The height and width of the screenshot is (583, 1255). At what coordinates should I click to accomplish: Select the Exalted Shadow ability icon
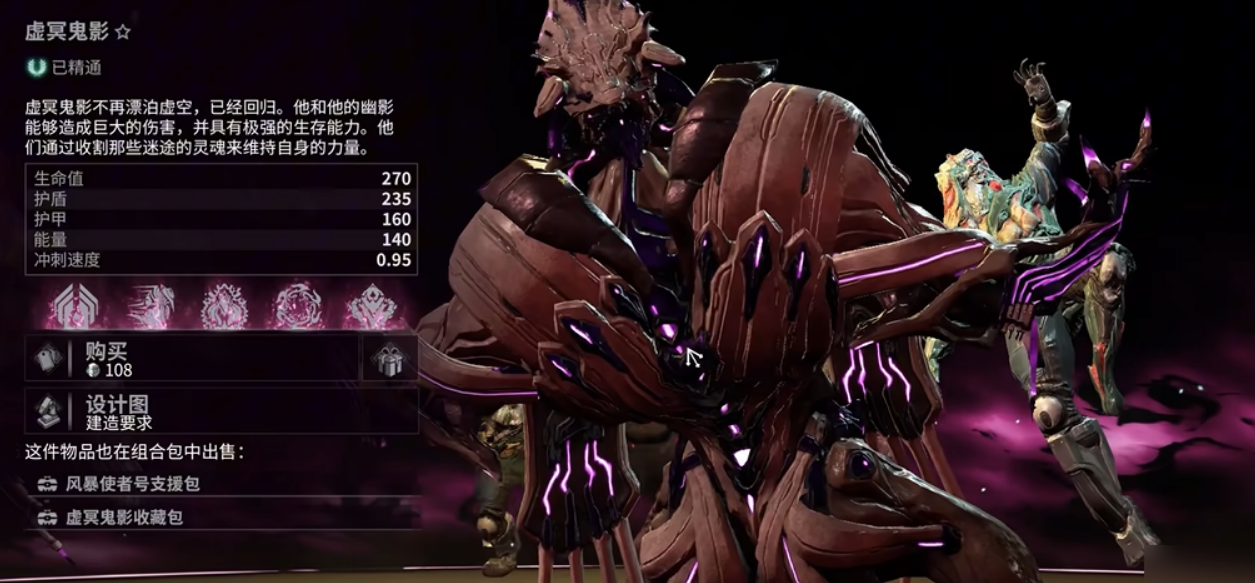click(371, 305)
